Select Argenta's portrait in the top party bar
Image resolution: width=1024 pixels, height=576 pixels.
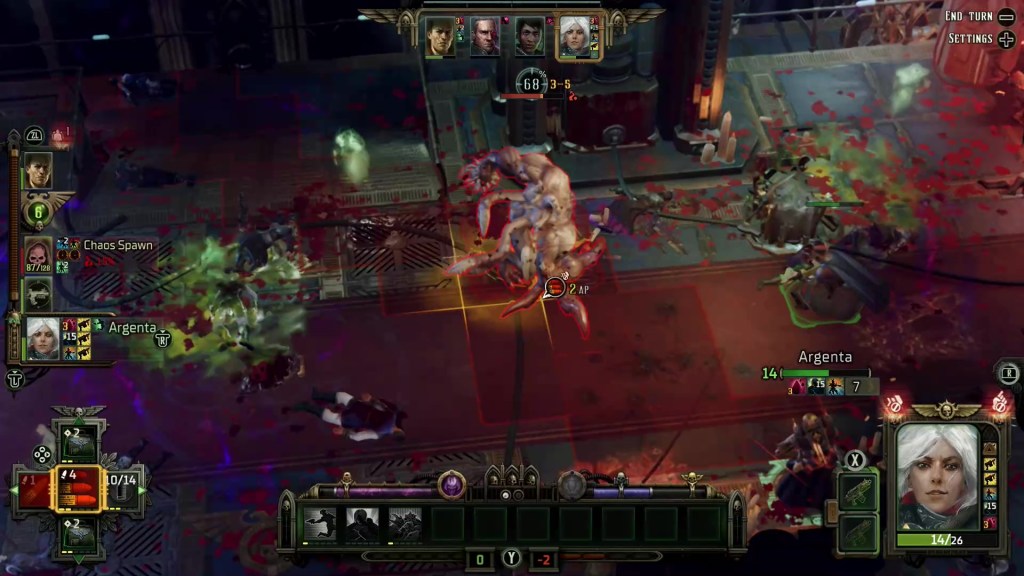click(574, 36)
